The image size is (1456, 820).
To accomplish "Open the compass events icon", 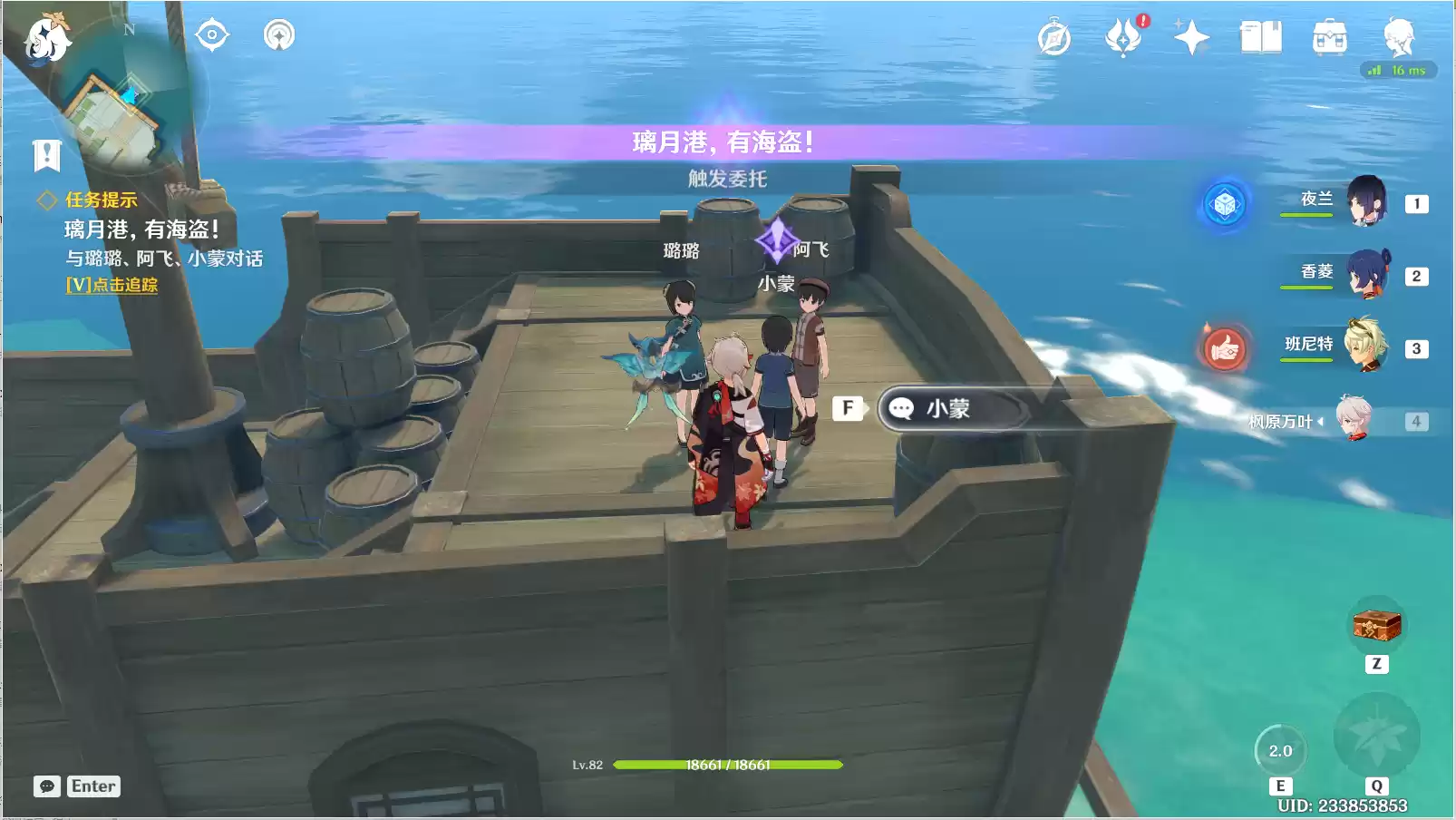I will [x=1053, y=38].
